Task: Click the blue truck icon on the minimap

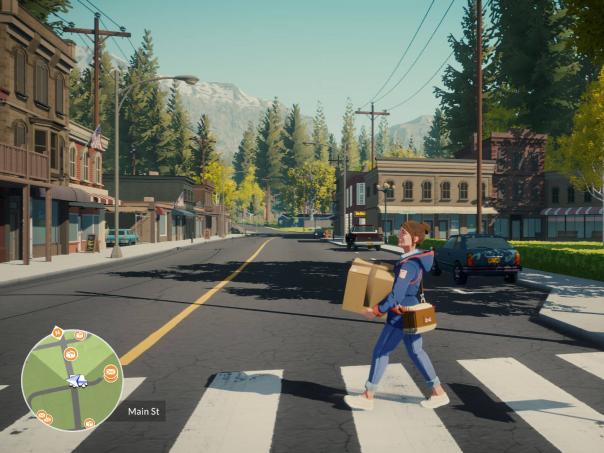Action: tap(77, 381)
